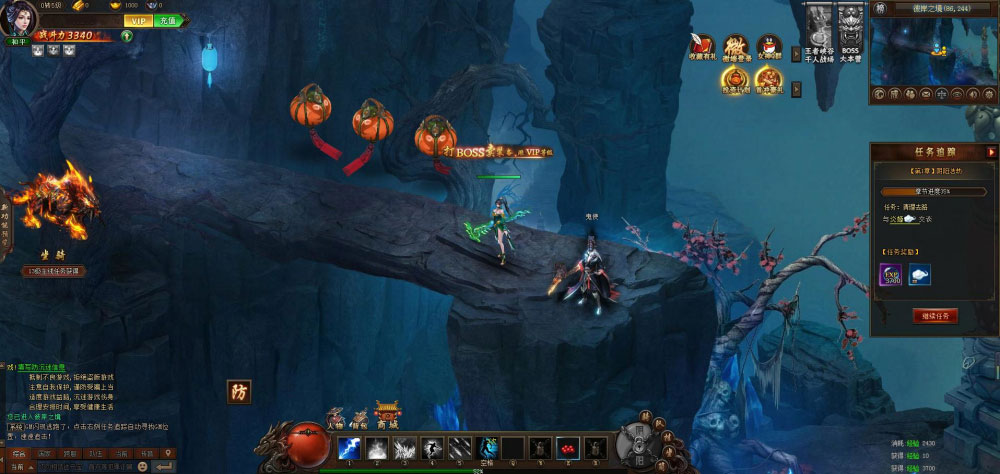Open the mail envelope icon under minimap

926,93
